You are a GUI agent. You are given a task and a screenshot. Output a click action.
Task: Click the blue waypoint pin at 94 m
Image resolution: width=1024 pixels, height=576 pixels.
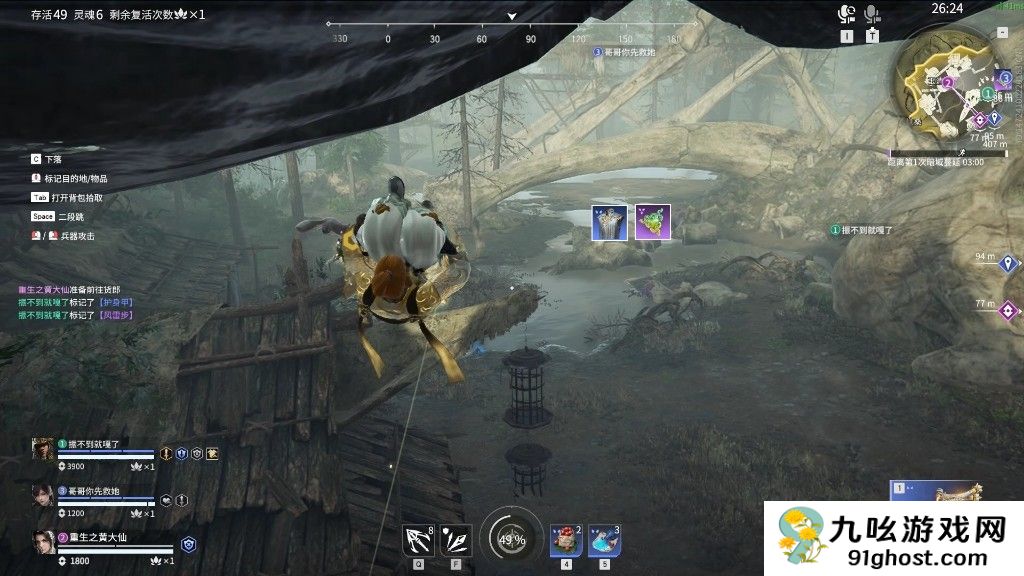pos(1009,263)
